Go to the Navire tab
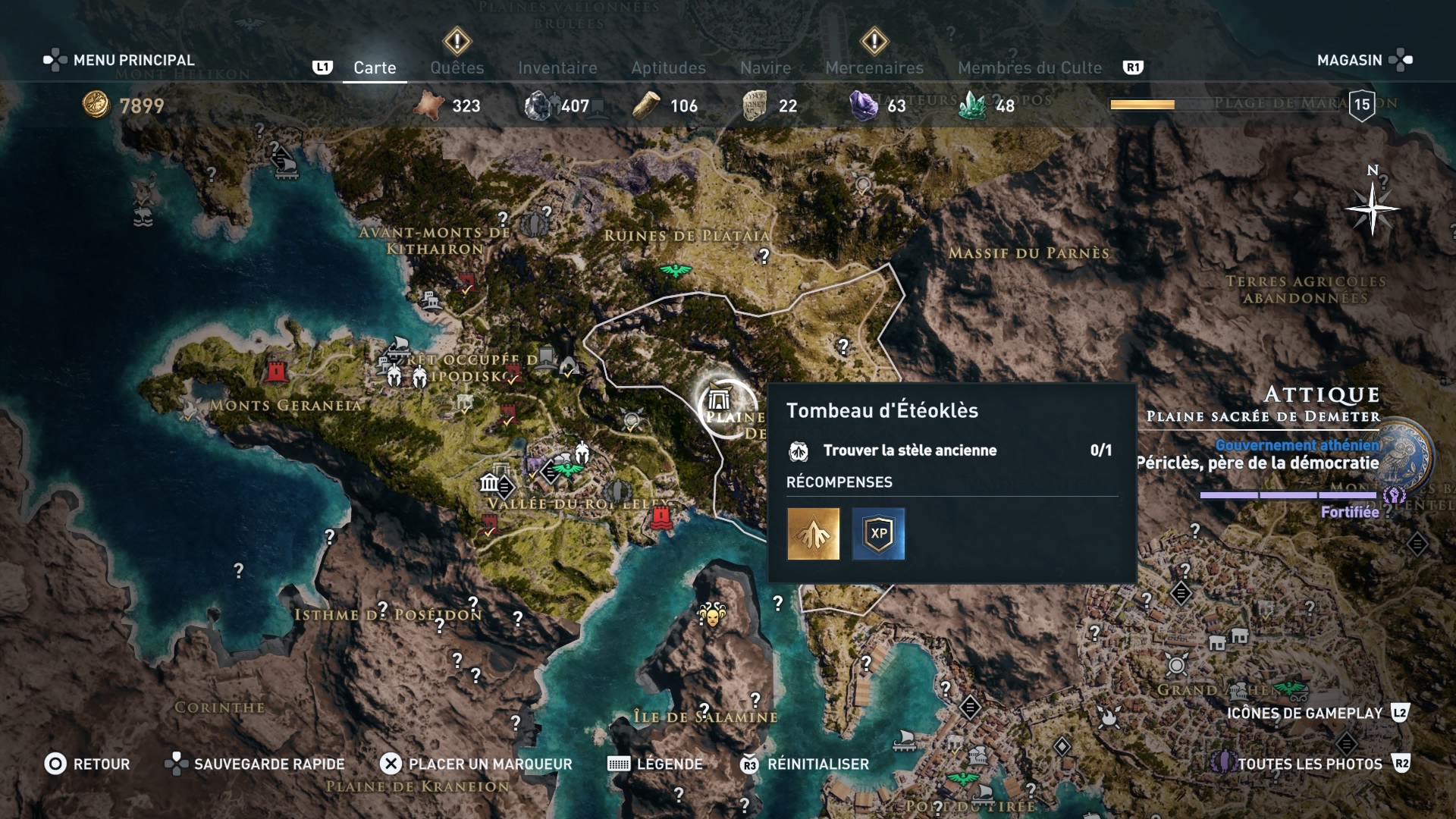The height and width of the screenshot is (819, 1456). [765, 67]
